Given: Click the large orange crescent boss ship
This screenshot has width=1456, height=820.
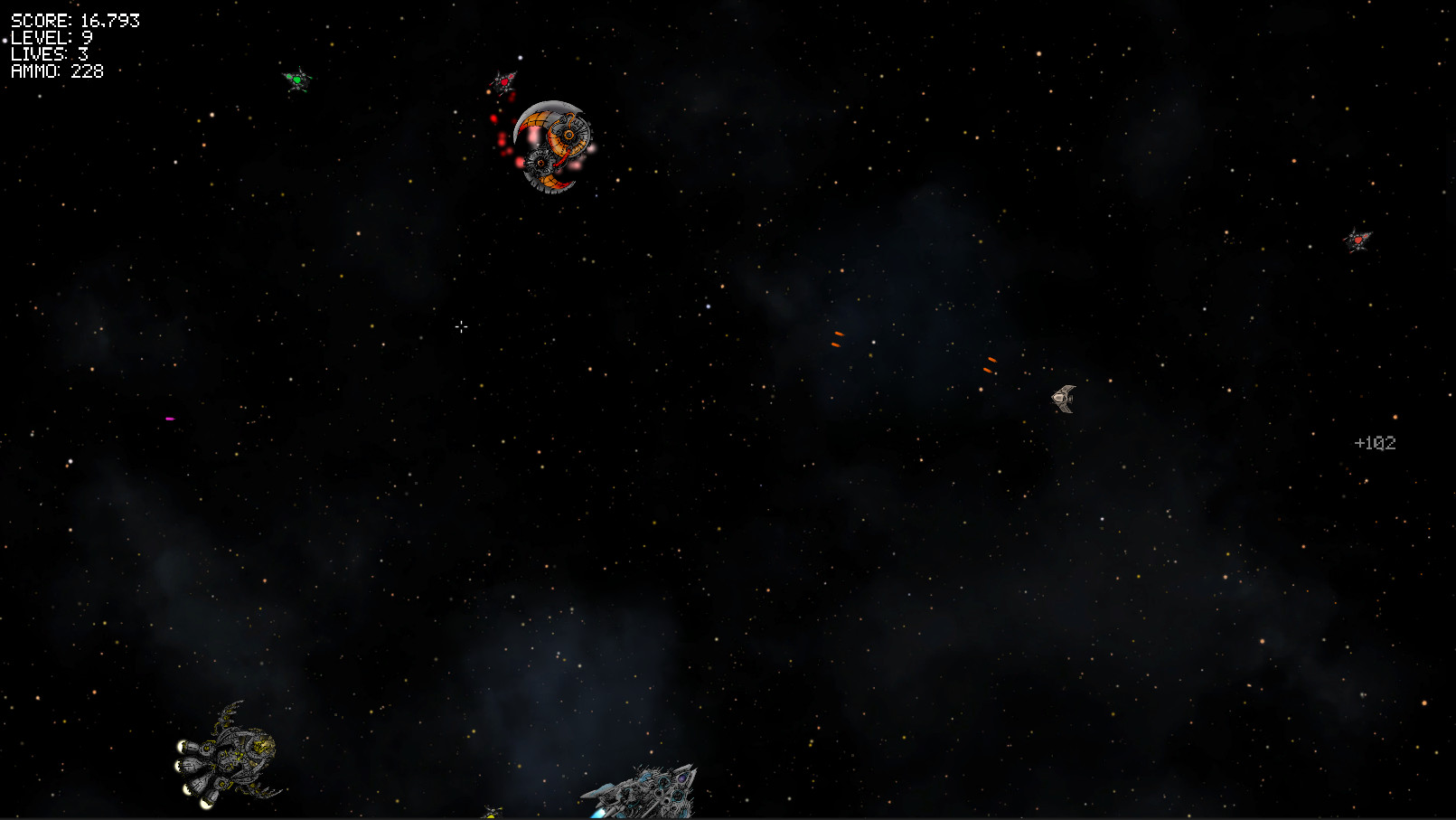Looking at the screenshot, I should tap(551, 145).
